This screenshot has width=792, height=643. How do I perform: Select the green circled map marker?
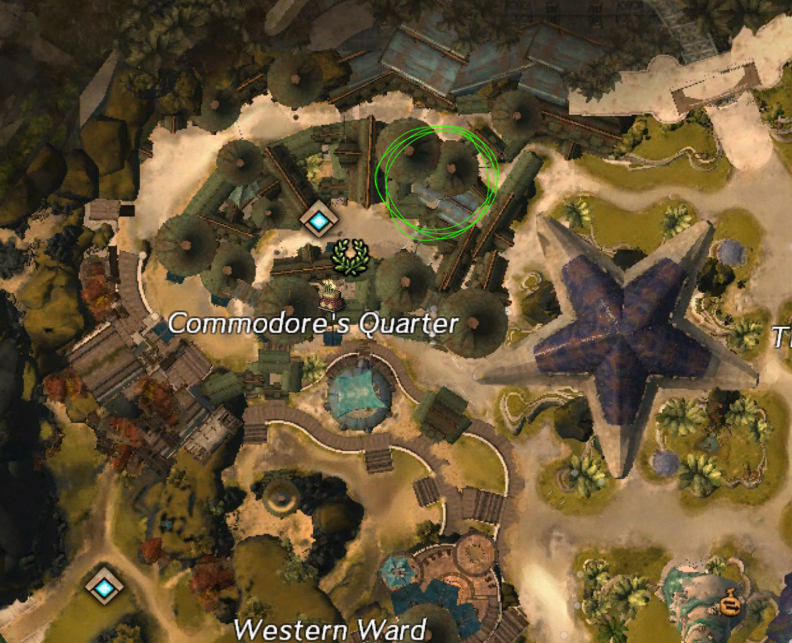(x=437, y=180)
